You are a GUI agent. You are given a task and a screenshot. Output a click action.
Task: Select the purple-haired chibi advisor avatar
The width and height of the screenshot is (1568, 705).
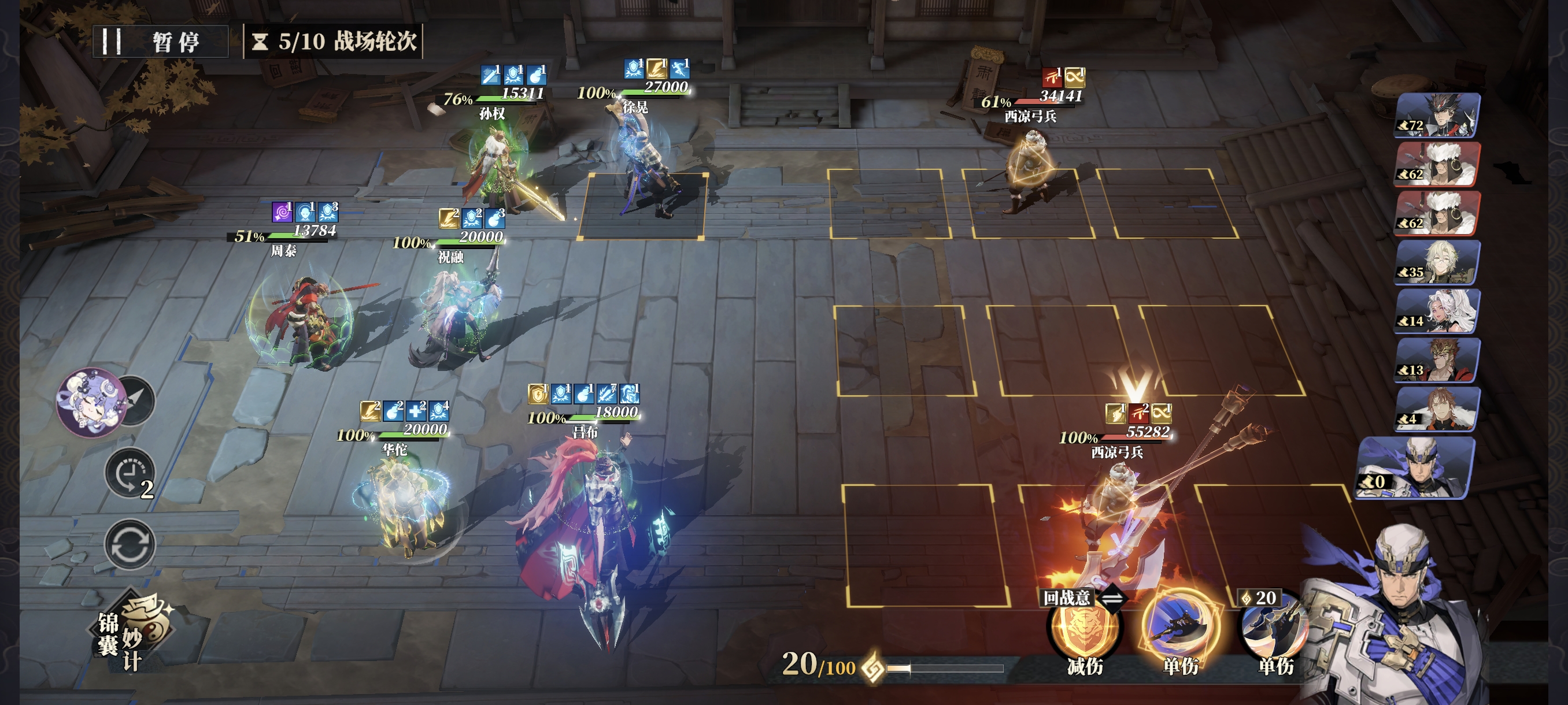click(91, 402)
